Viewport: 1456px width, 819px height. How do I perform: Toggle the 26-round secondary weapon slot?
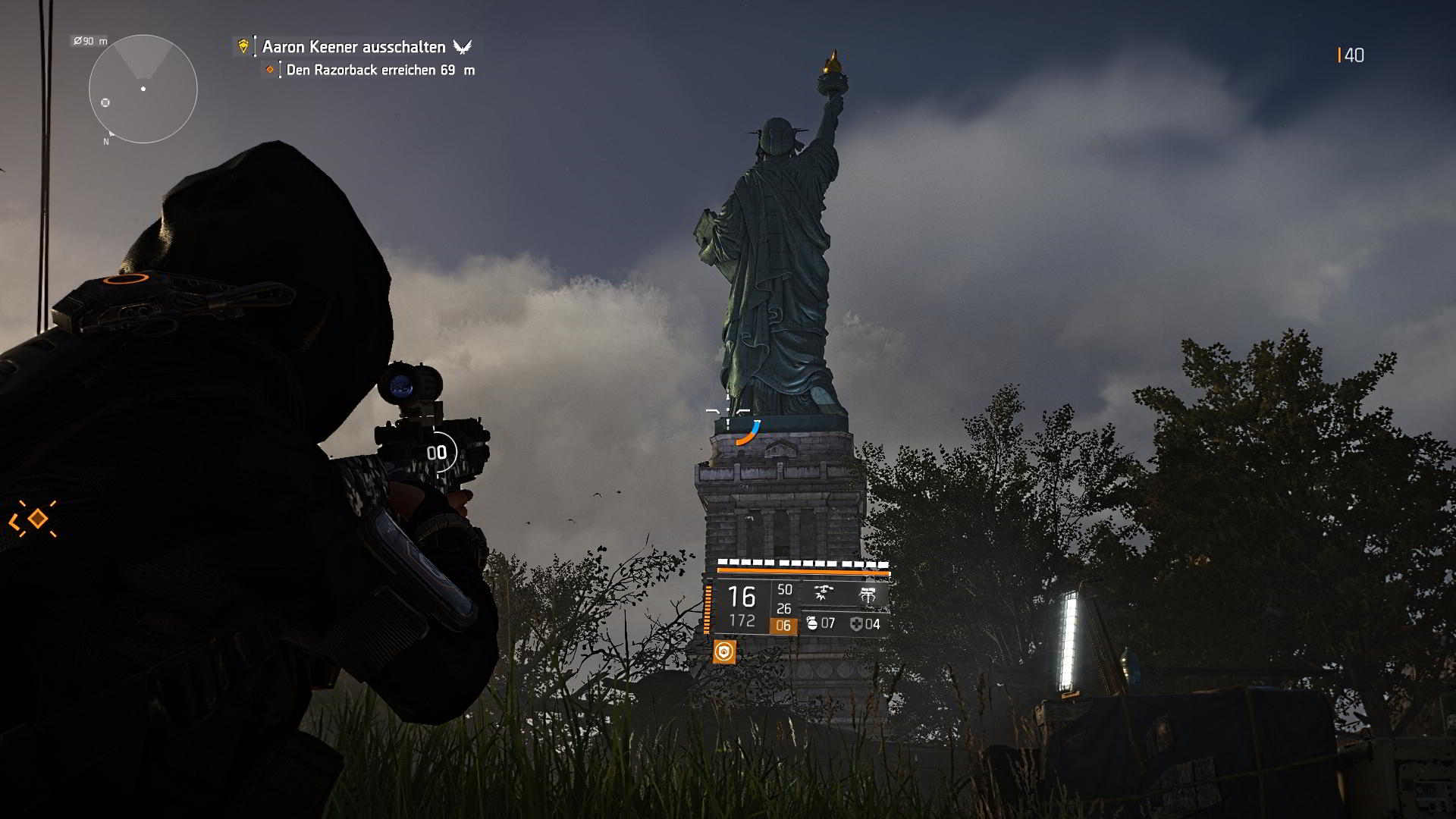tap(784, 609)
